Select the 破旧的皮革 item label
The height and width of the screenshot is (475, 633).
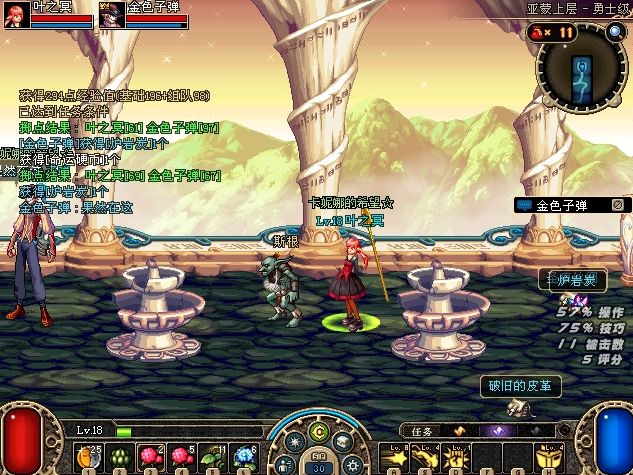pos(519,386)
